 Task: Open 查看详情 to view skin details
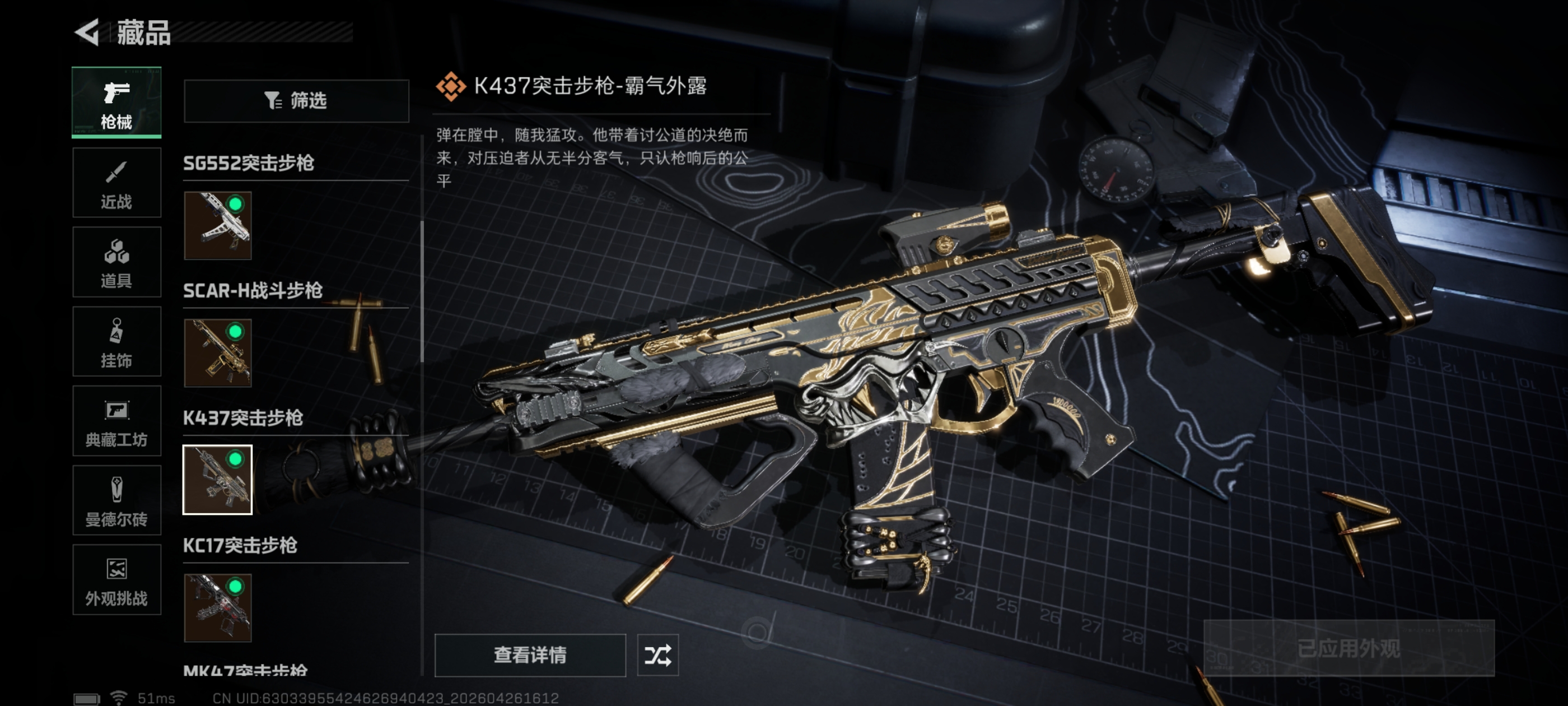[x=530, y=655]
